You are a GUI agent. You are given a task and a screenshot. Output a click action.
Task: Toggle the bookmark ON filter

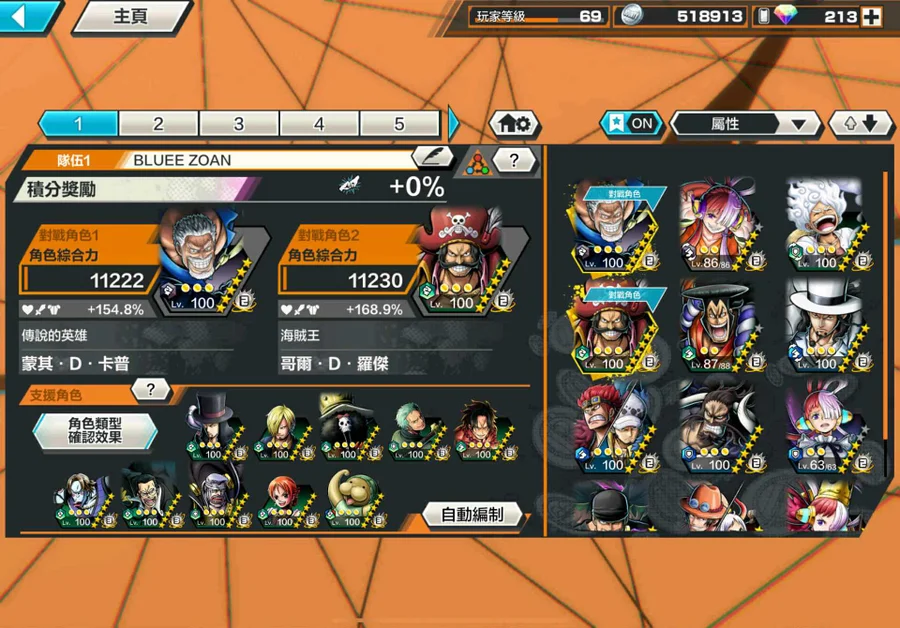click(632, 124)
